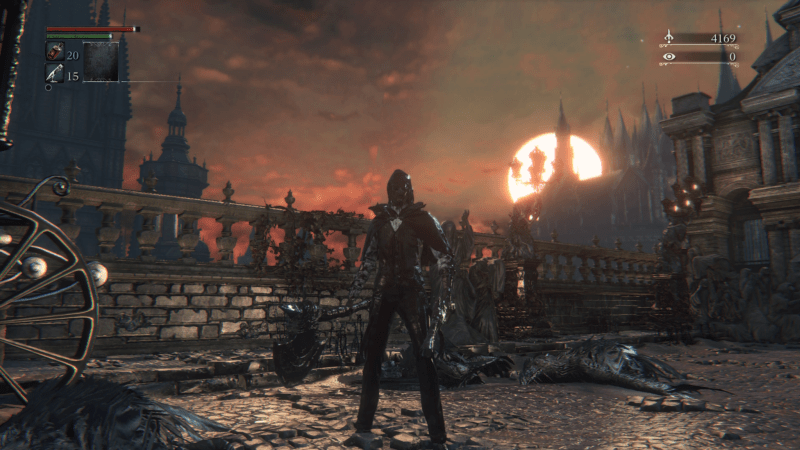This screenshot has height=450, width=800.
Task: Select the Blood Vial item icon
Action: tap(55, 52)
